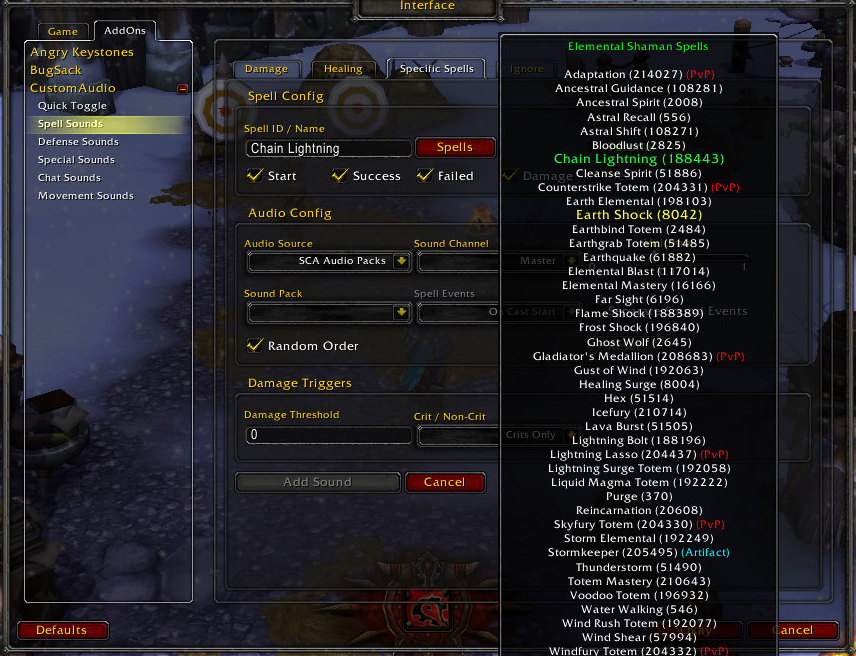This screenshot has height=656, width=856.
Task: Reset settings with the Defaults button
Action: [x=61, y=630]
